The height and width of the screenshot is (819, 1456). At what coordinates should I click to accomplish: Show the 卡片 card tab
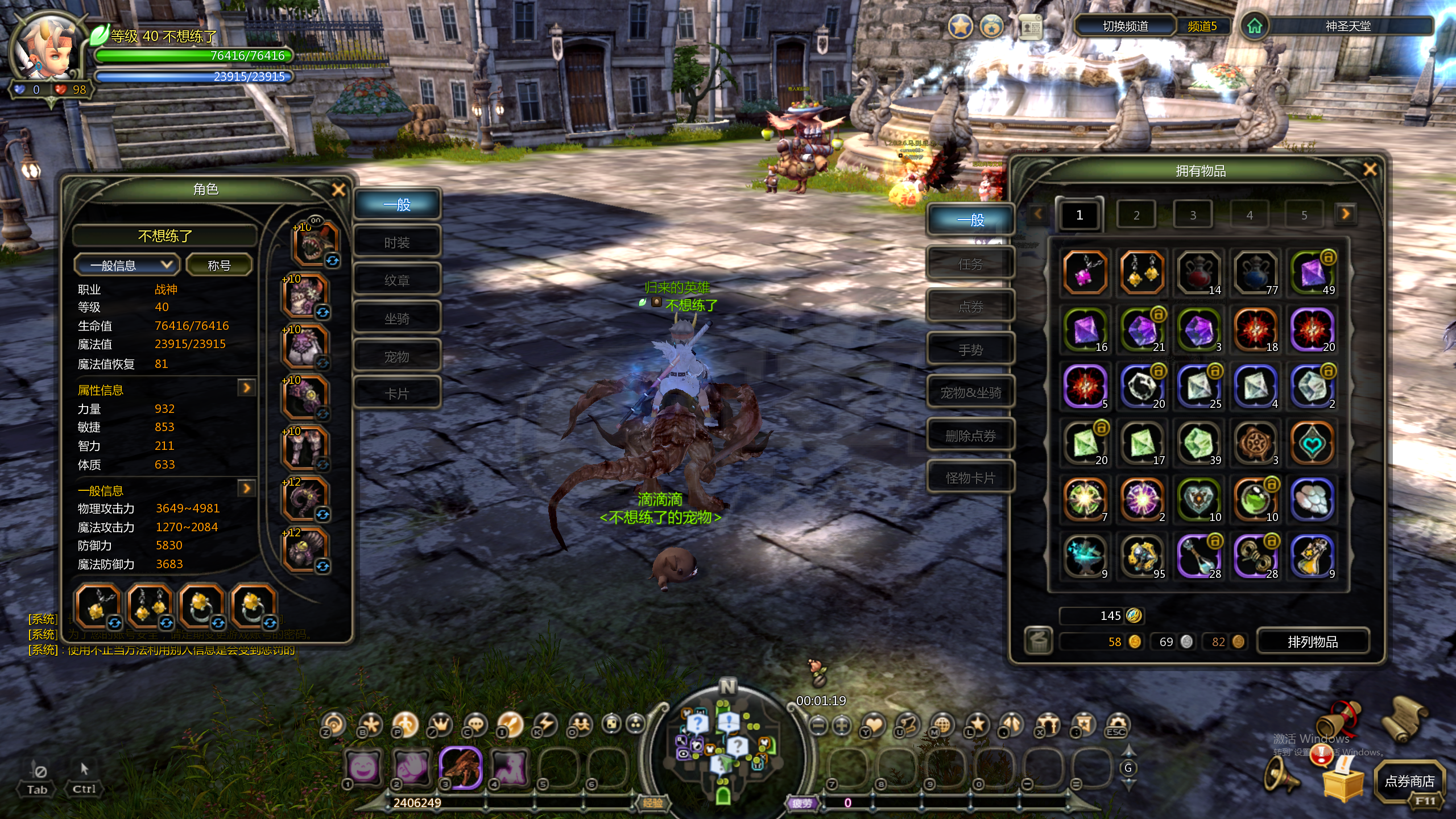point(397,394)
